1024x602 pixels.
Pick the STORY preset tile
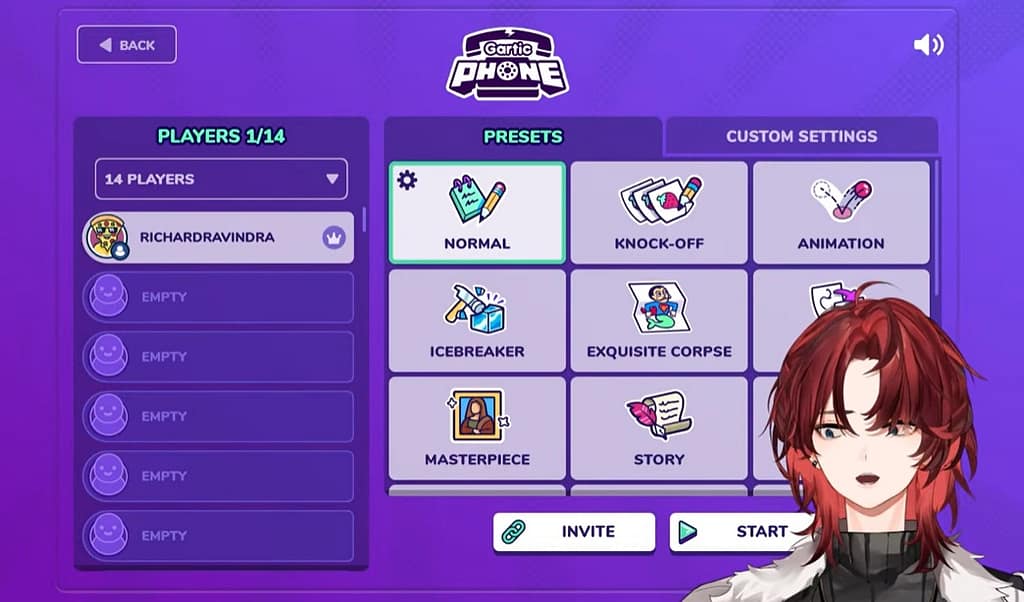click(659, 429)
